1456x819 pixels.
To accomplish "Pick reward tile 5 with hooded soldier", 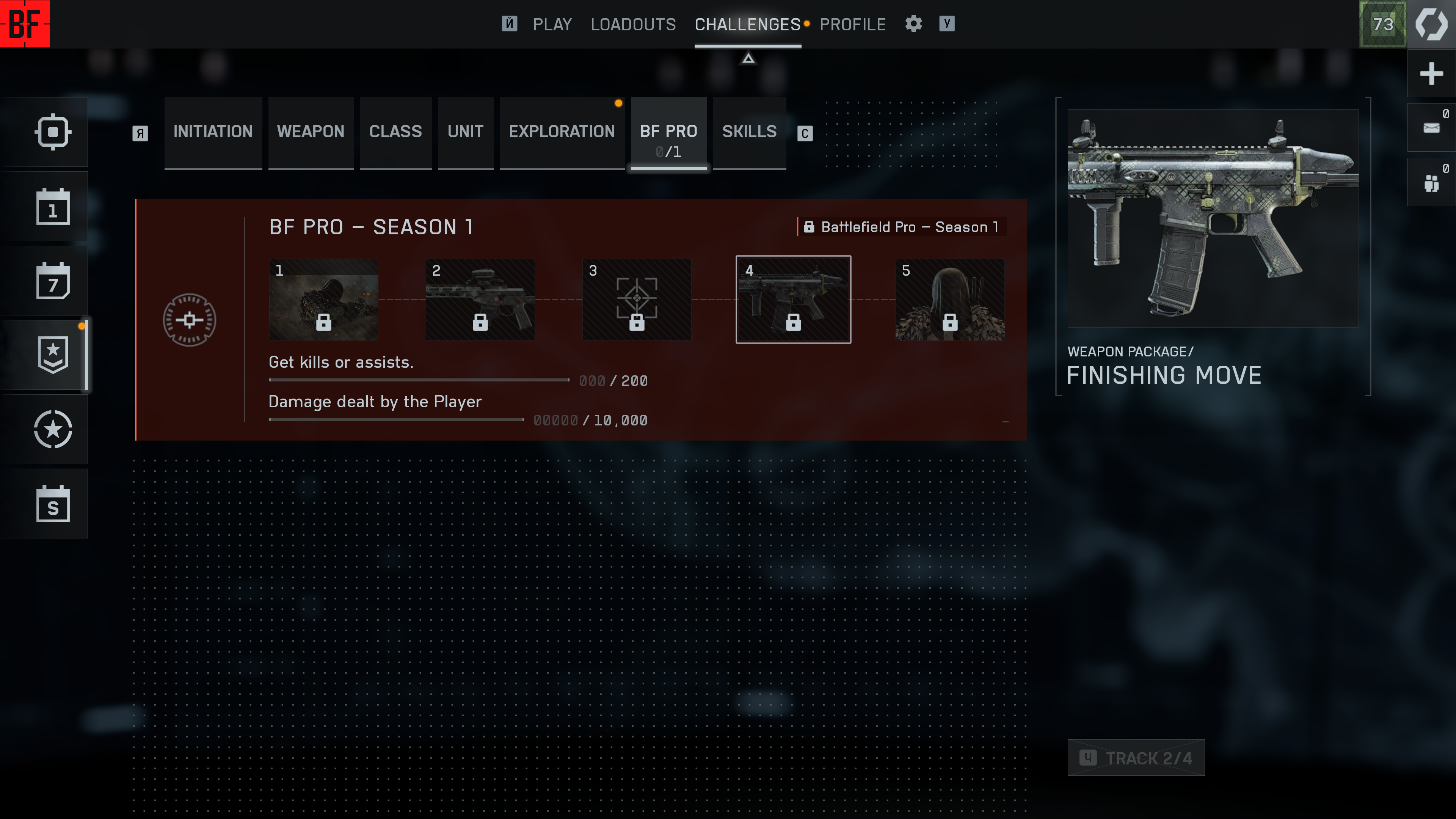I will click(949, 299).
